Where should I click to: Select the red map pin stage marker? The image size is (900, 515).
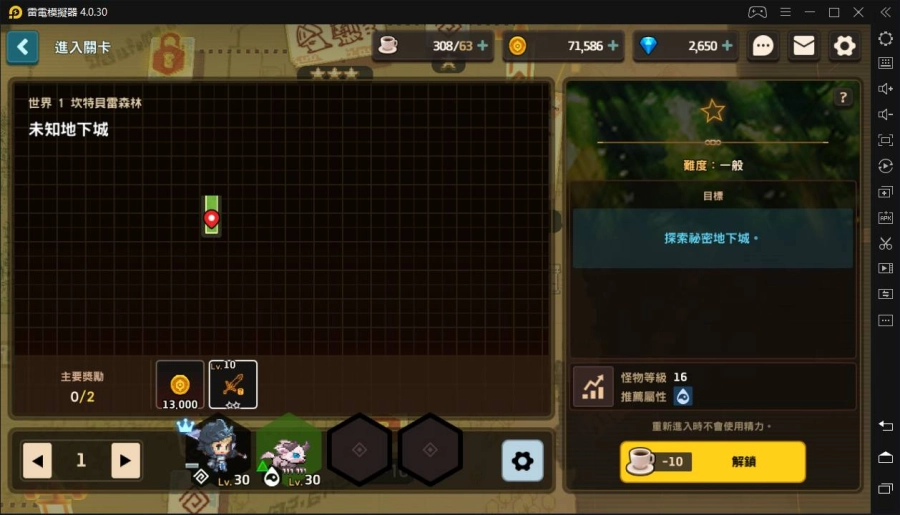(x=211, y=217)
